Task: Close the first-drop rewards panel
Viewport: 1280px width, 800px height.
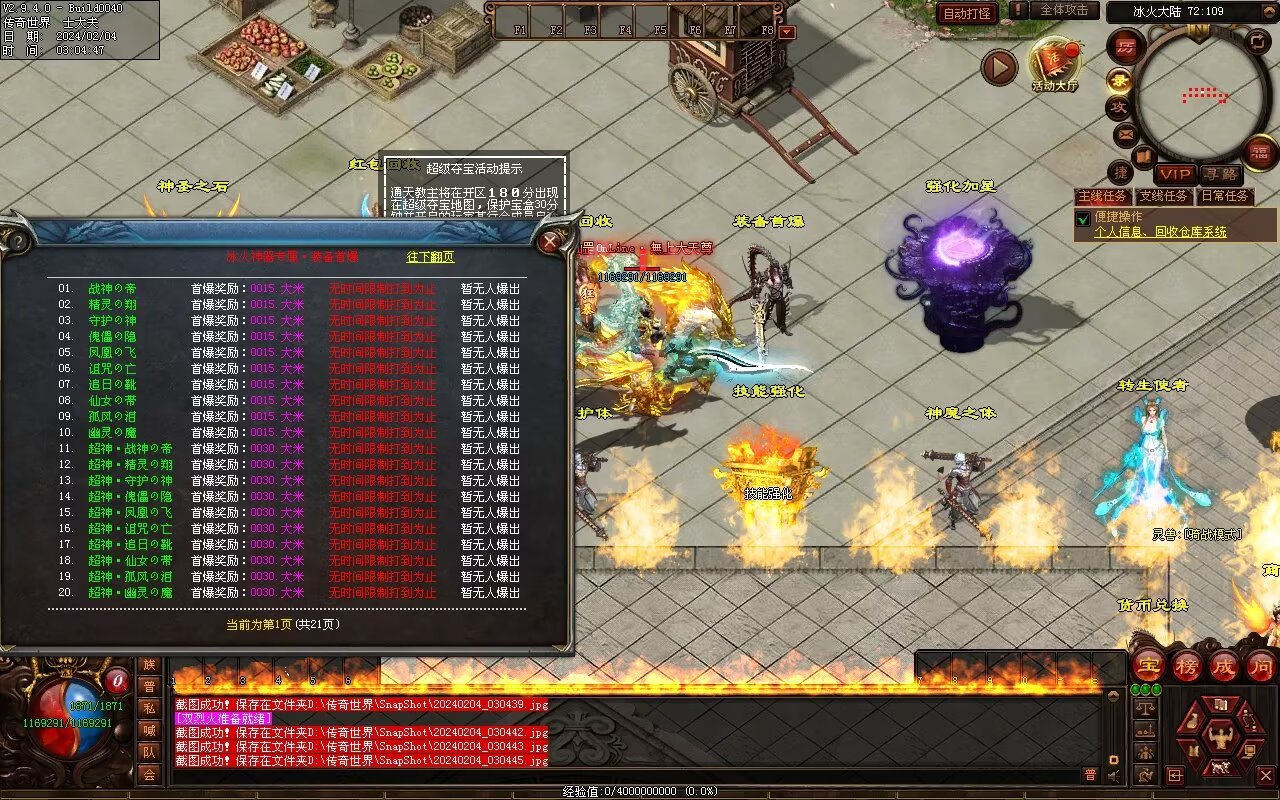Action: (x=549, y=241)
